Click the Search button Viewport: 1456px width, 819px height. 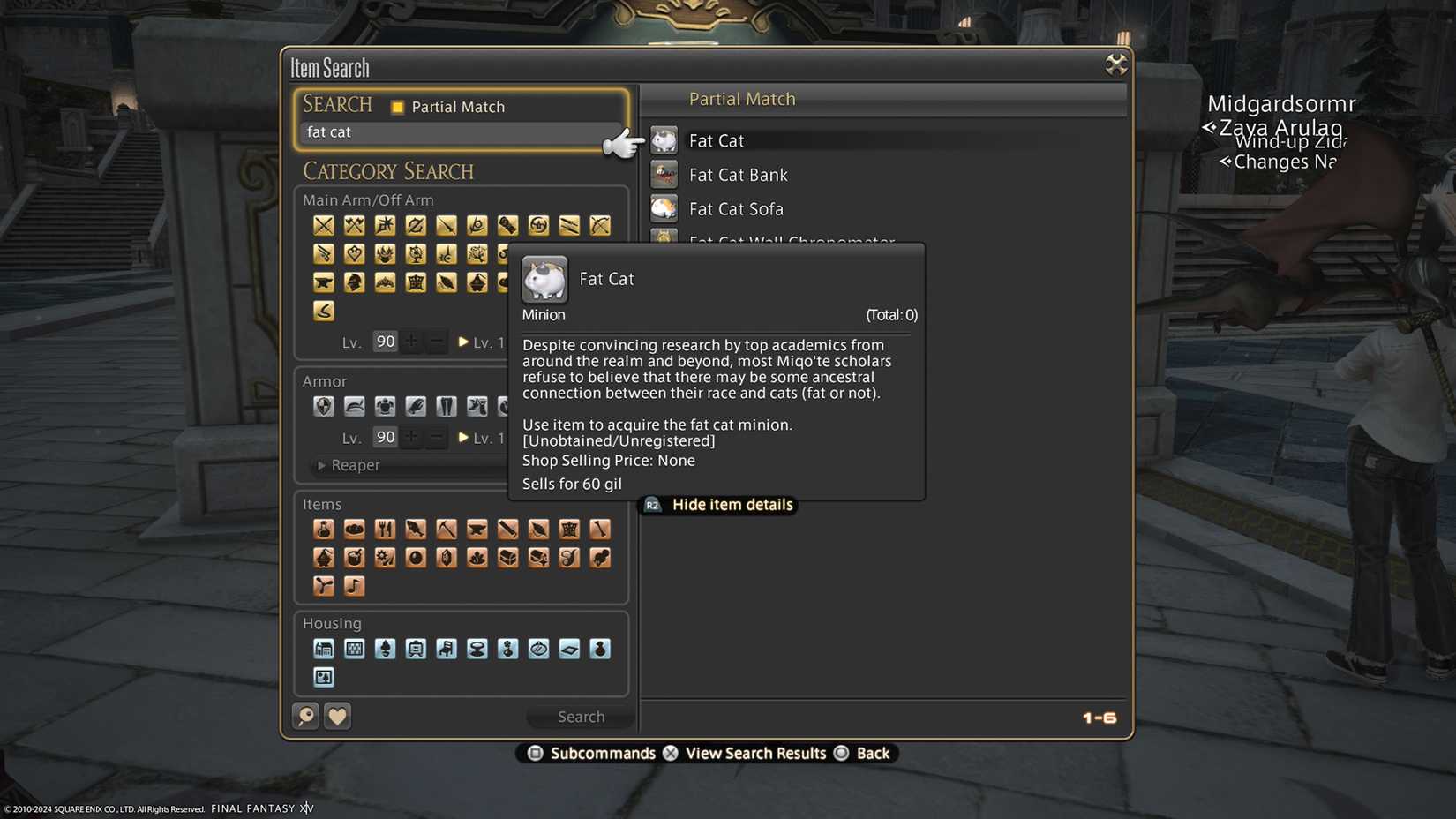580,716
